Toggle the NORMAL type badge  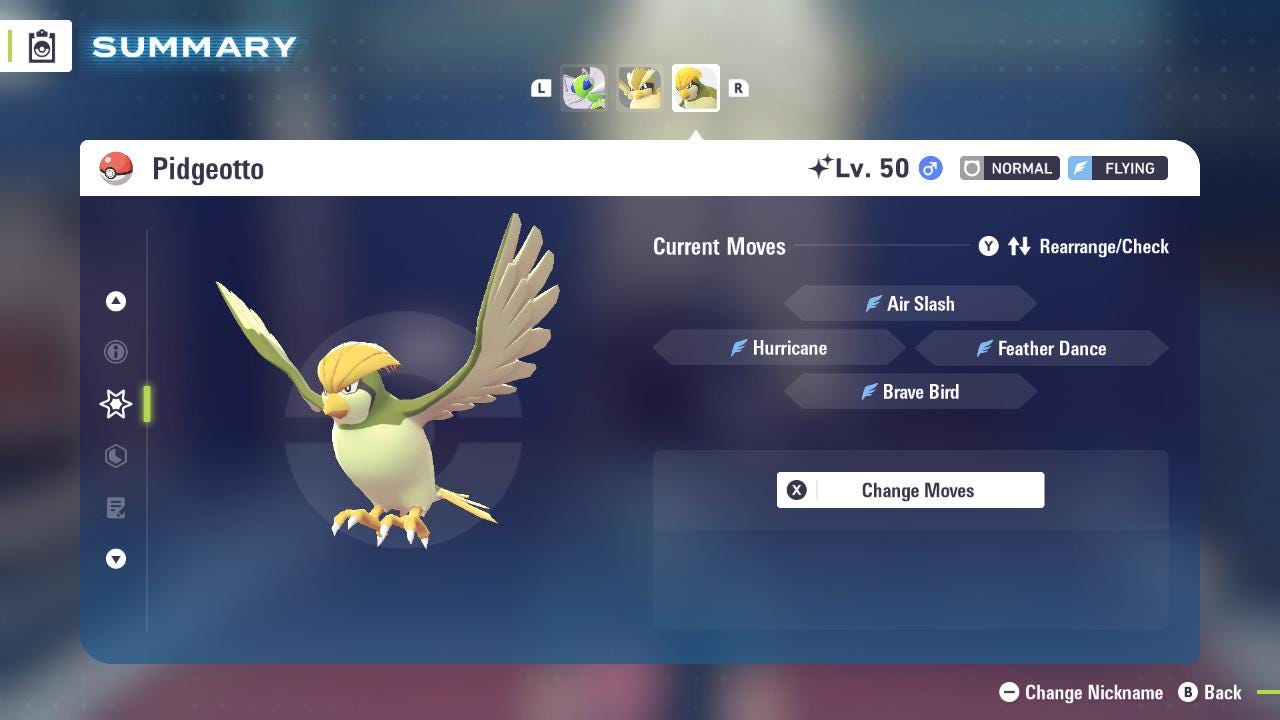[1009, 168]
